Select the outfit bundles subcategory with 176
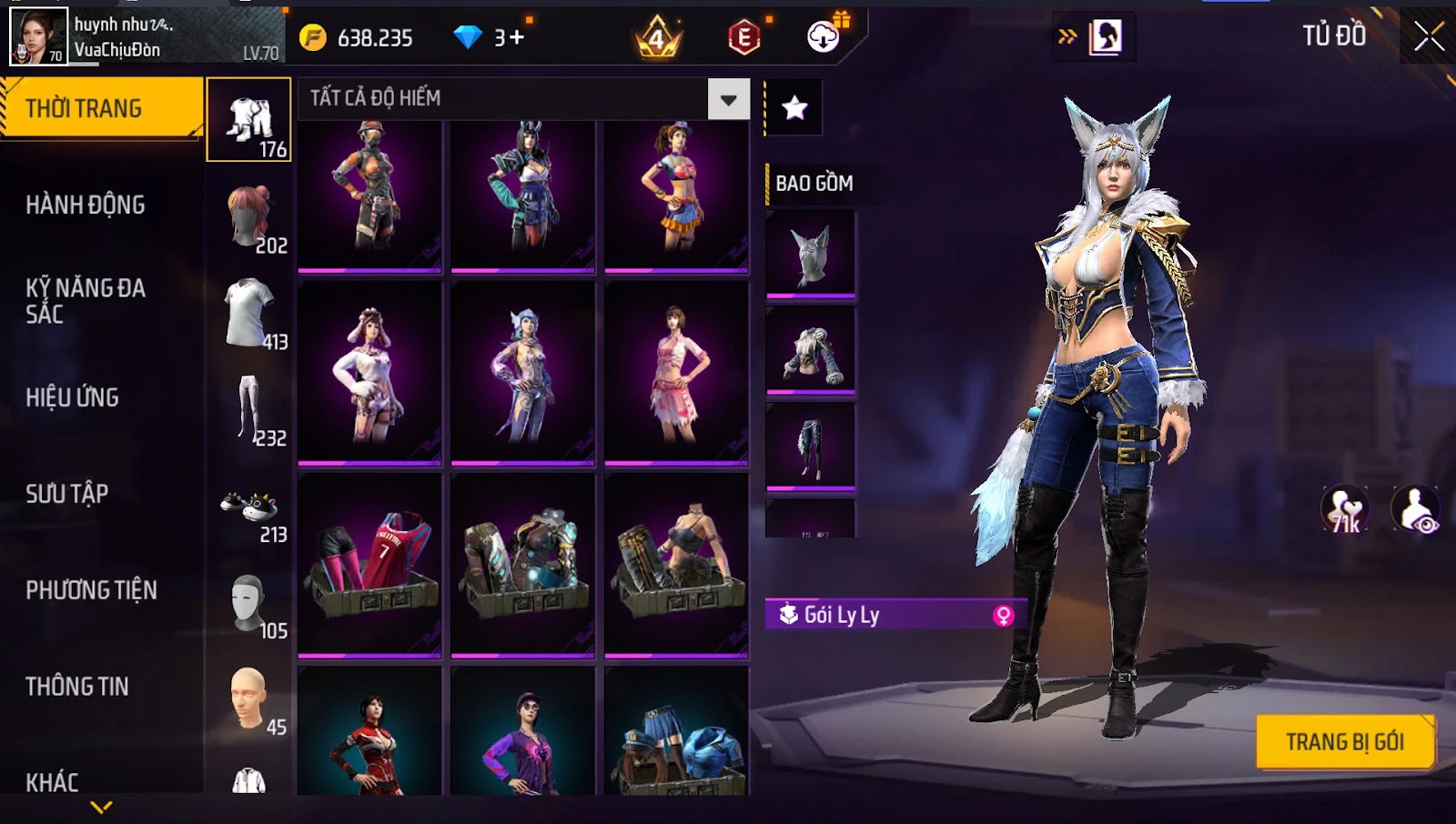The width and height of the screenshot is (1456, 824). (x=248, y=120)
